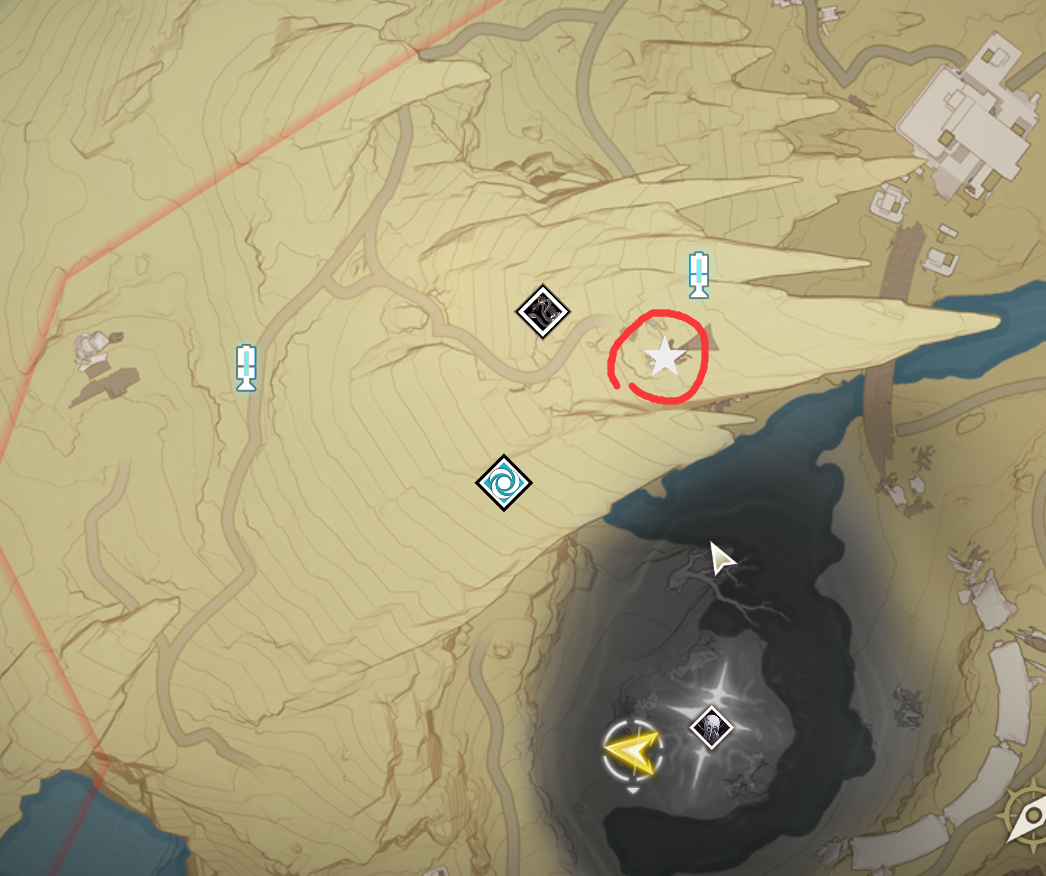The width and height of the screenshot is (1046, 876).
Task: Select the Resonance Beacon nearest the star marker
Action: [x=699, y=275]
